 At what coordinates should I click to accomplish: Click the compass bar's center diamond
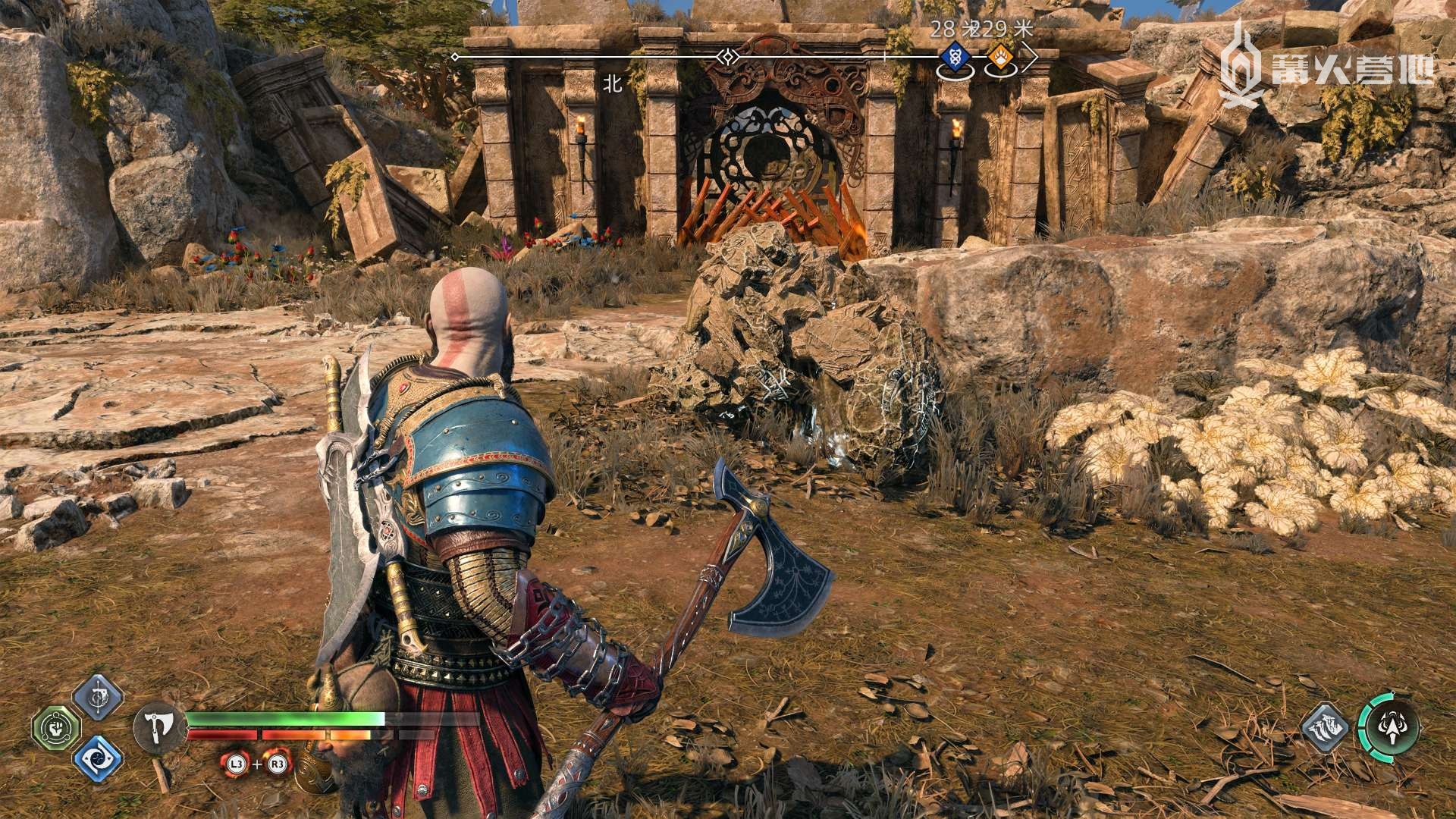[728, 57]
